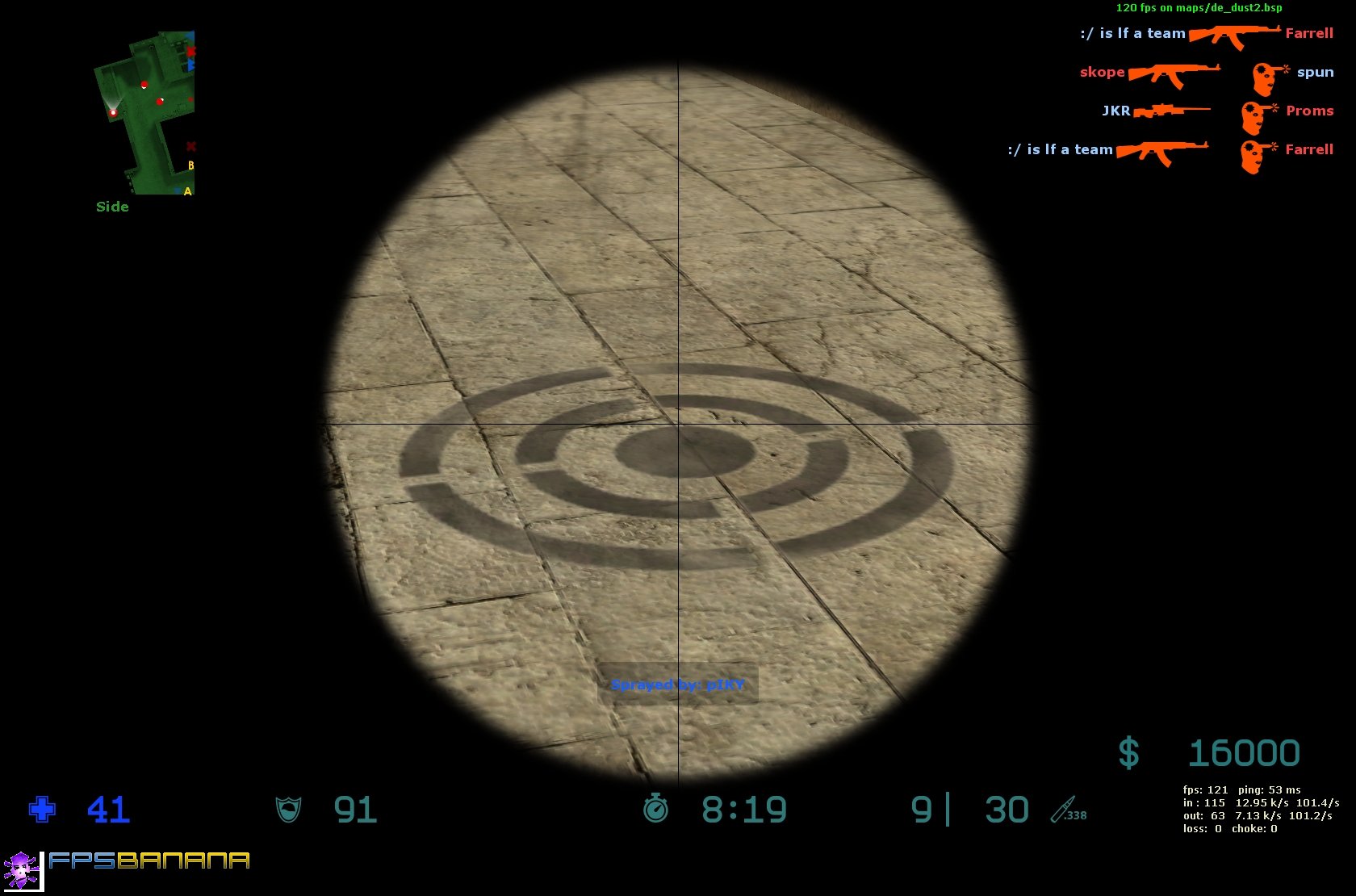1356x896 pixels.
Task: Select the armor shield icon in the HUD
Action: pyautogui.click(x=288, y=808)
